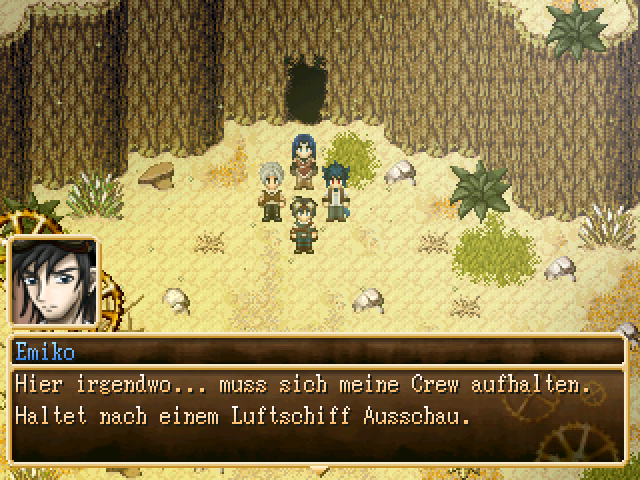This screenshot has width=640, height=480.
Task: Advance the dialogue via the continue arrow
Action: tap(319, 467)
